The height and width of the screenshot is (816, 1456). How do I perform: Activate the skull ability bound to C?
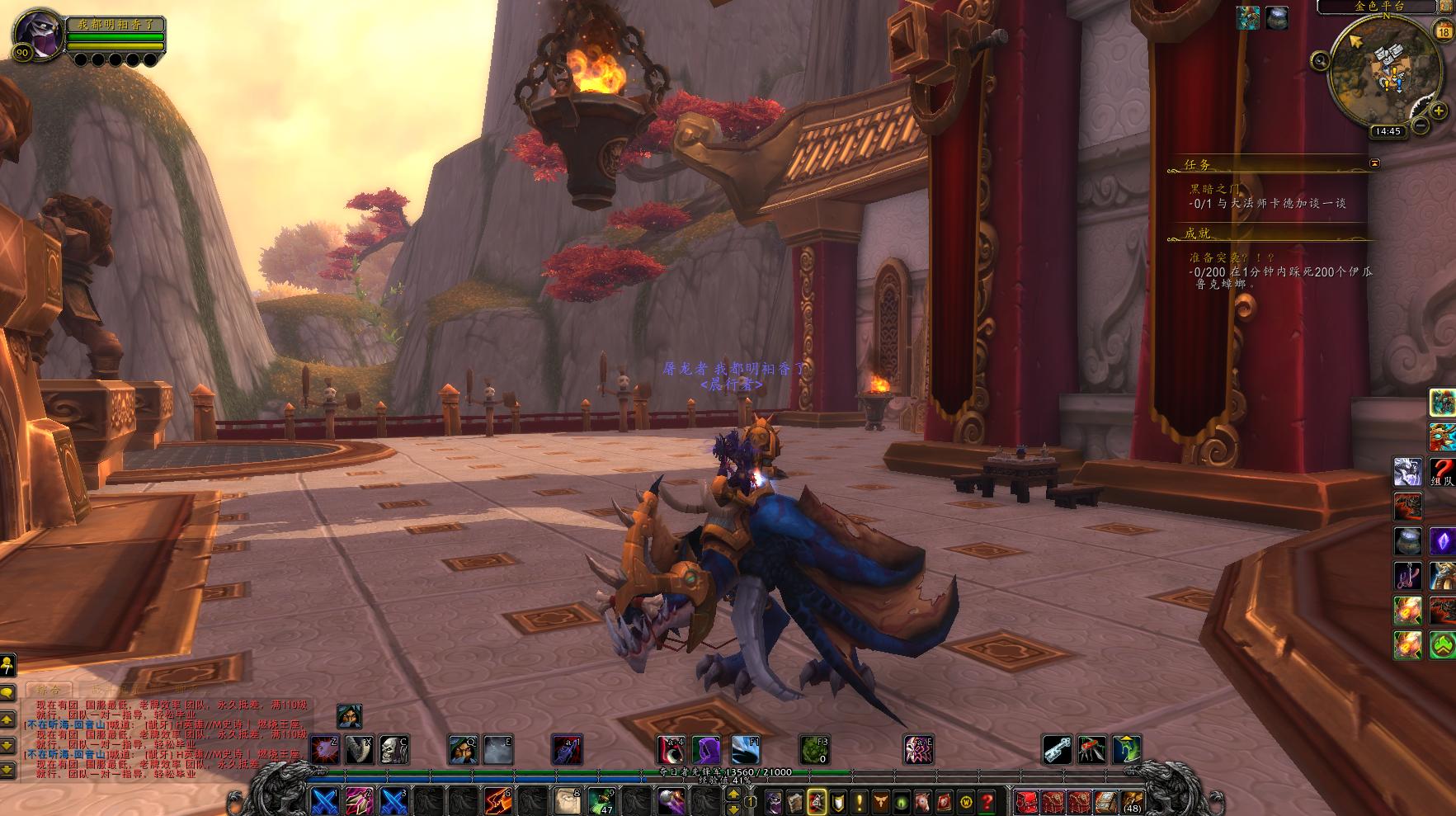coord(393,749)
